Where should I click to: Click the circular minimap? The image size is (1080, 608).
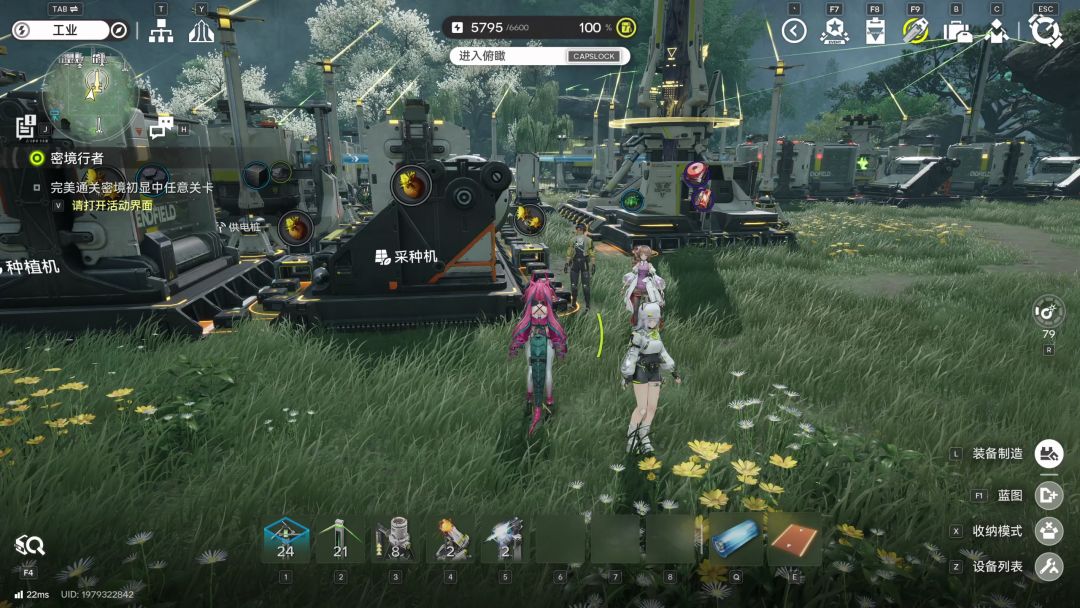coord(90,92)
